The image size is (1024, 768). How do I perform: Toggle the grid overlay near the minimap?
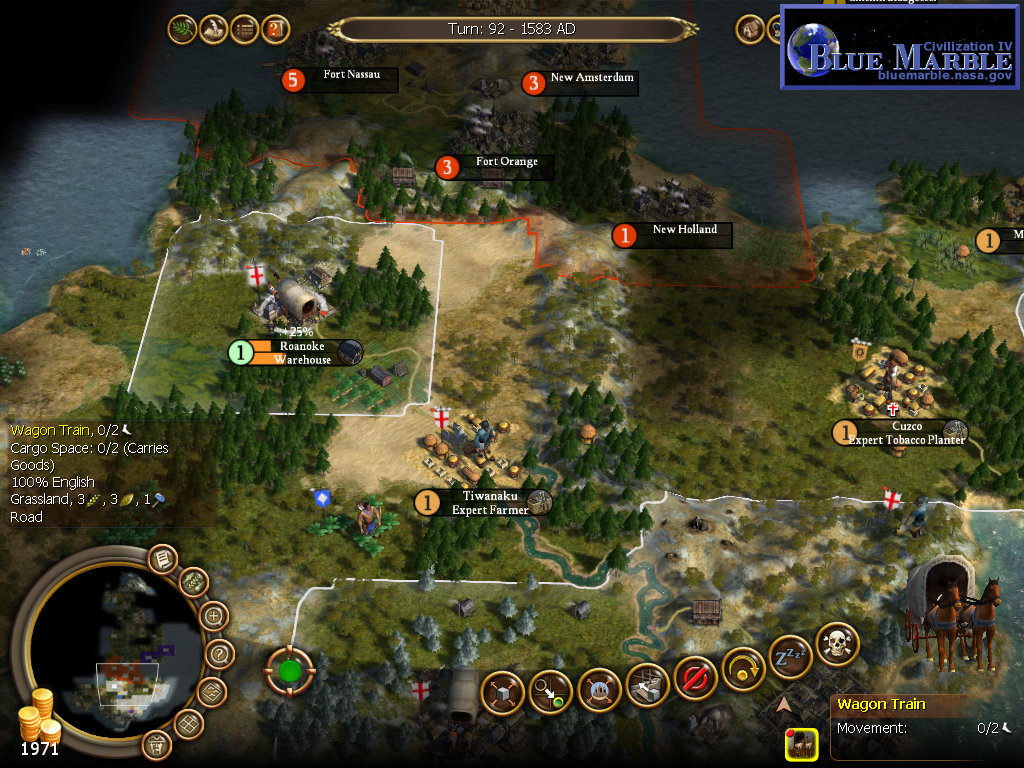click(187, 722)
